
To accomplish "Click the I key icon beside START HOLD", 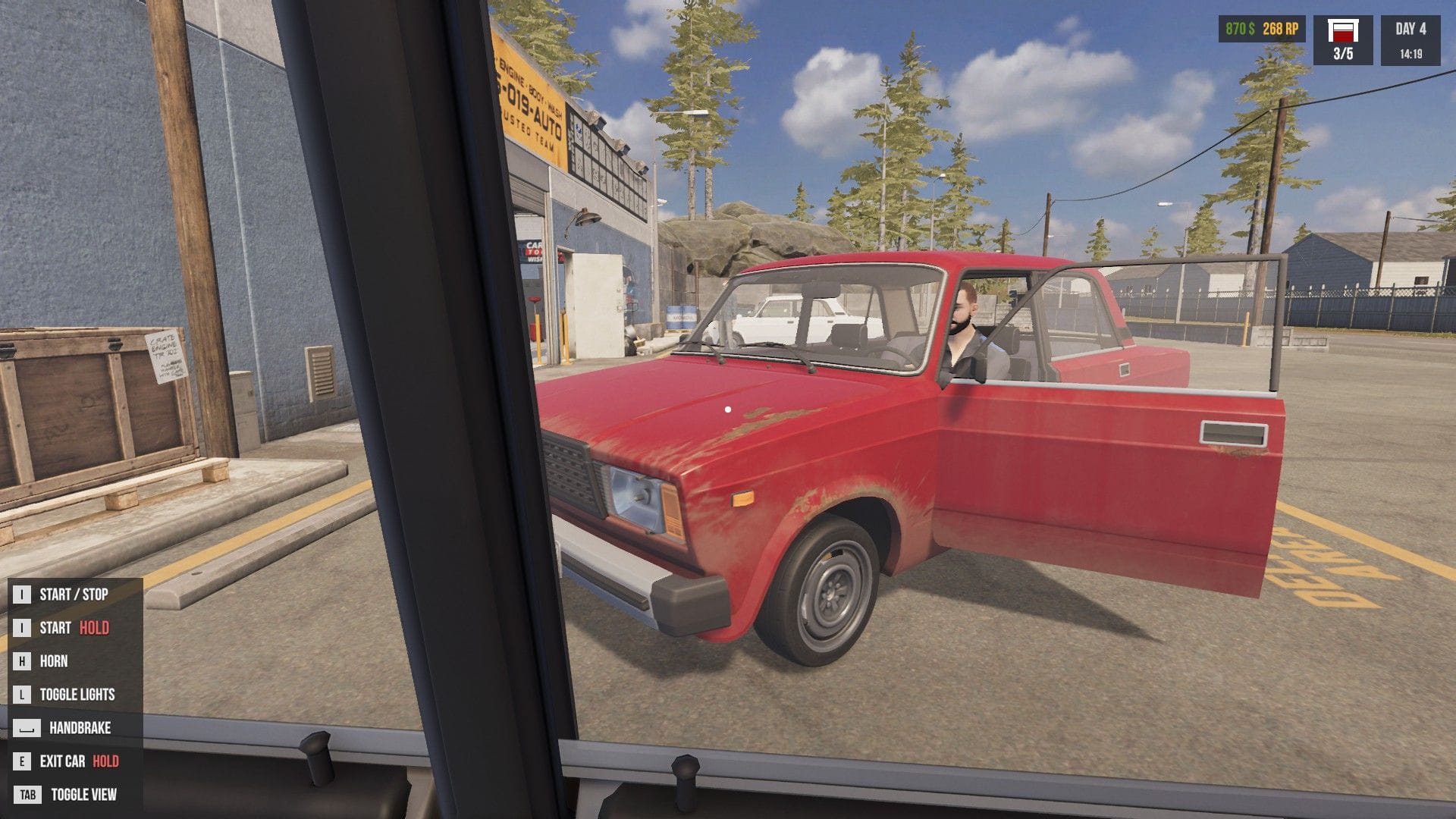I will (x=23, y=628).
